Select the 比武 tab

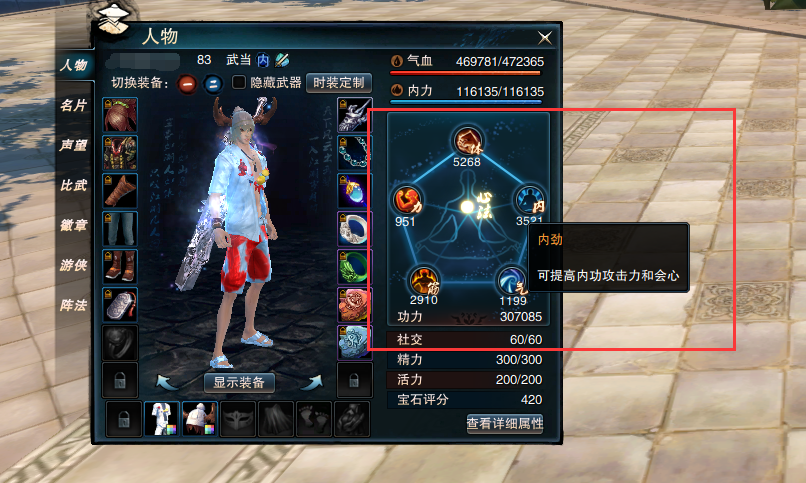[x=73, y=185]
